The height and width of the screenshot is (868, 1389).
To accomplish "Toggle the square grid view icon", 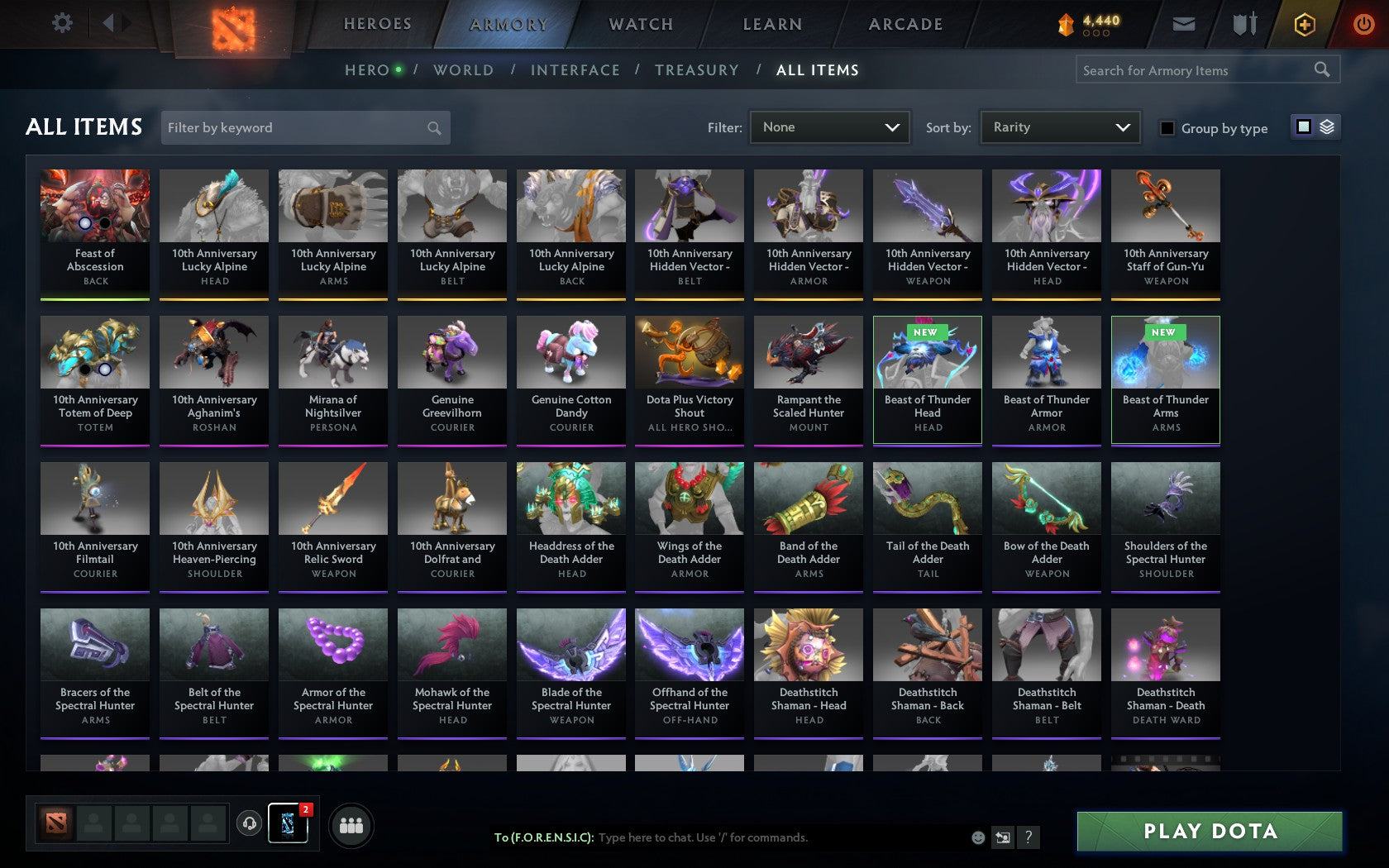I will coord(1304,127).
